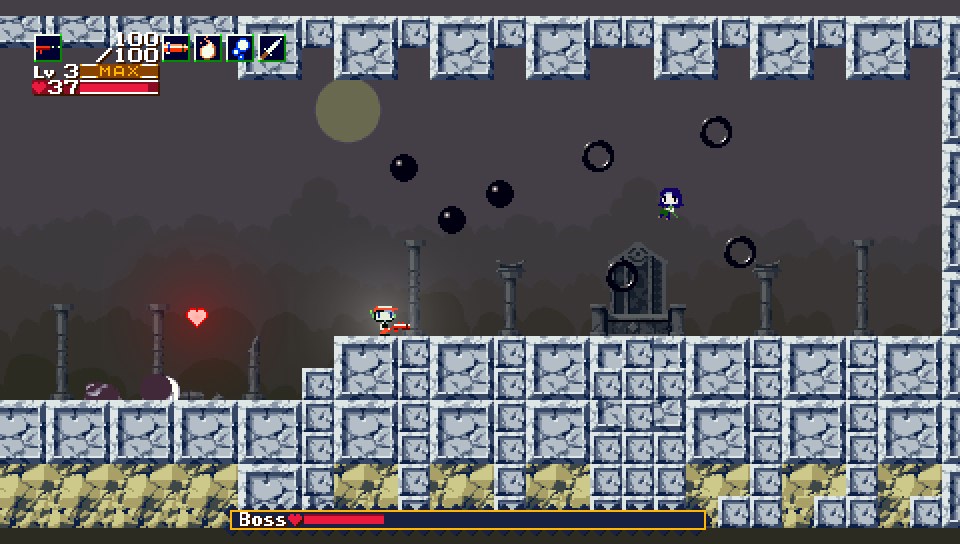
Task: Choose the Fireball weapon icon
Action: 208,48
